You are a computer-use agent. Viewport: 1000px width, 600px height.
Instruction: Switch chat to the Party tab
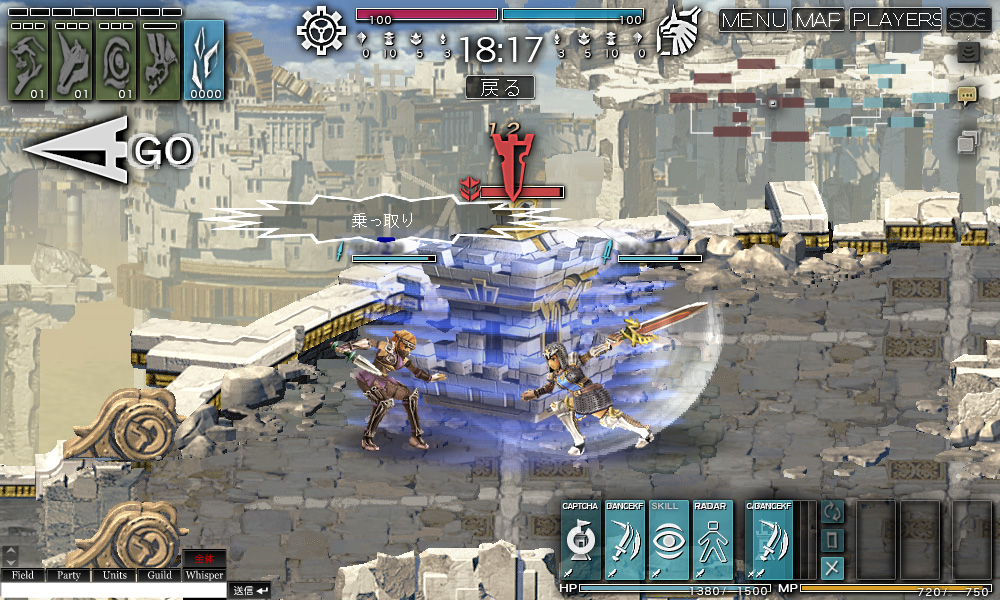(68, 575)
